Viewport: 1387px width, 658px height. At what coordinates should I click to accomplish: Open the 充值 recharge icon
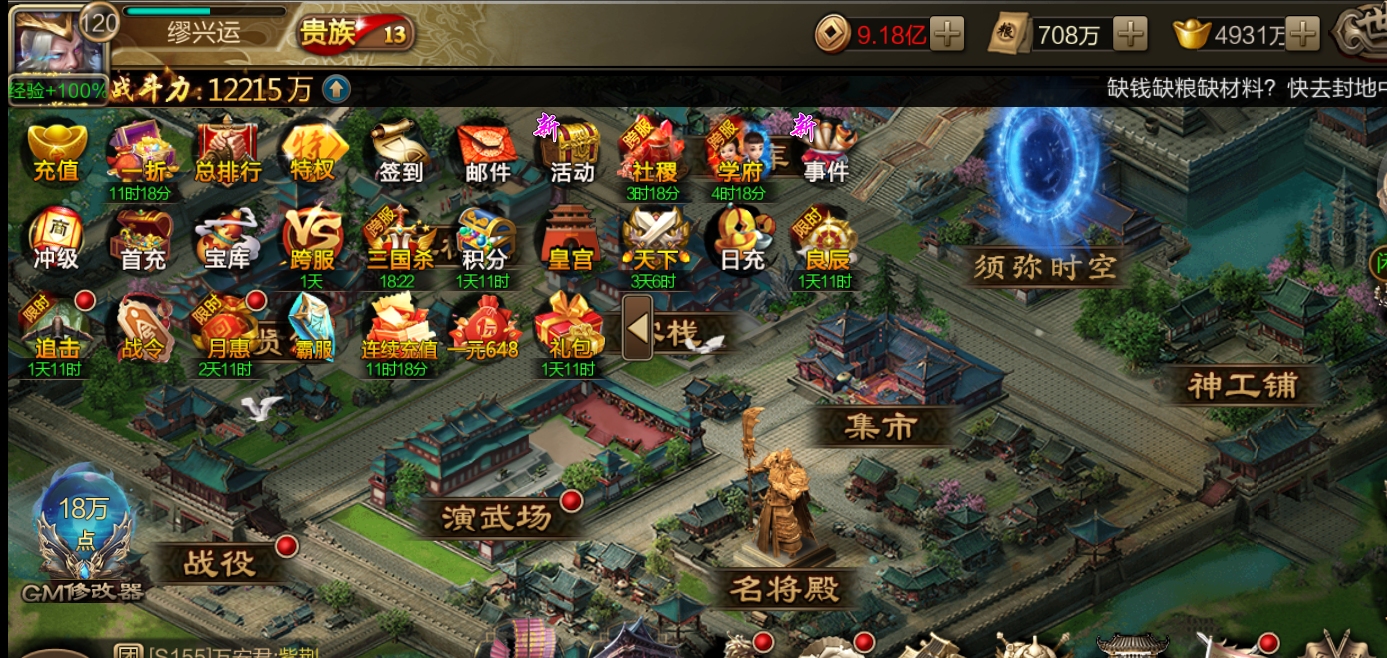(x=56, y=152)
